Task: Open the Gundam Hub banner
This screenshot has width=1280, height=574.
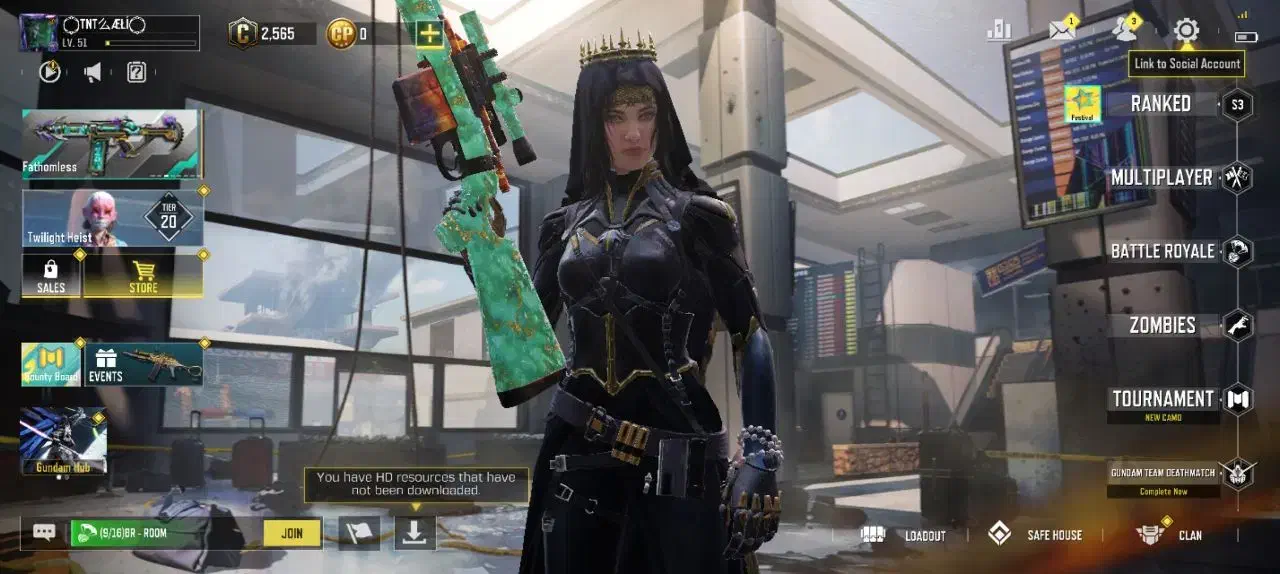Action: coord(63,440)
